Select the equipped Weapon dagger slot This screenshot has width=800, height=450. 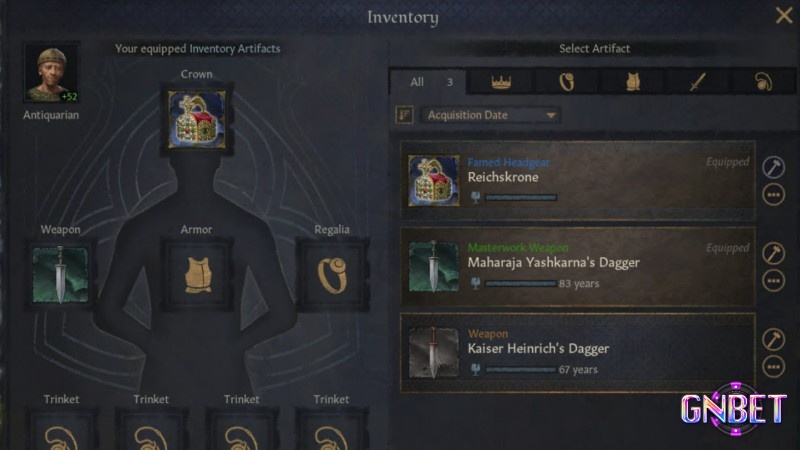tap(60, 274)
